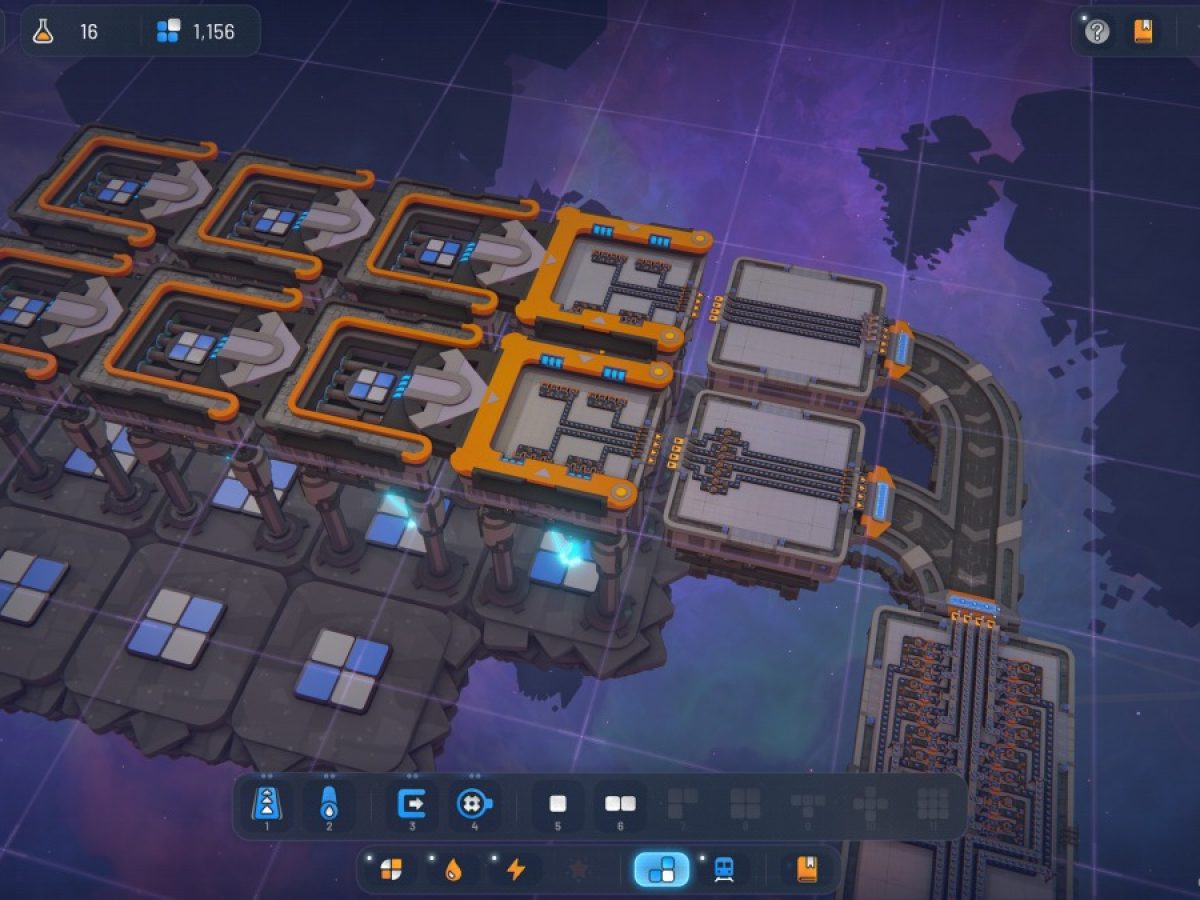
Task: Switch to the train category
Action: [x=724, y=869]
